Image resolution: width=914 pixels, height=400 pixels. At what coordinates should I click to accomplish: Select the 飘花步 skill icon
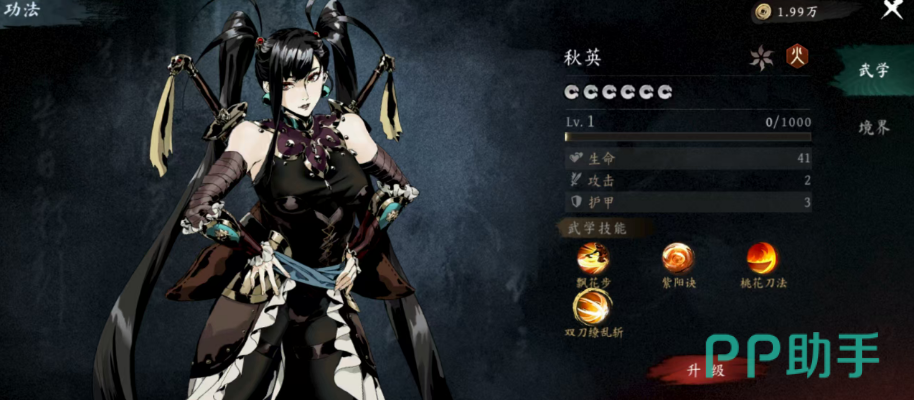click(593, 259)
